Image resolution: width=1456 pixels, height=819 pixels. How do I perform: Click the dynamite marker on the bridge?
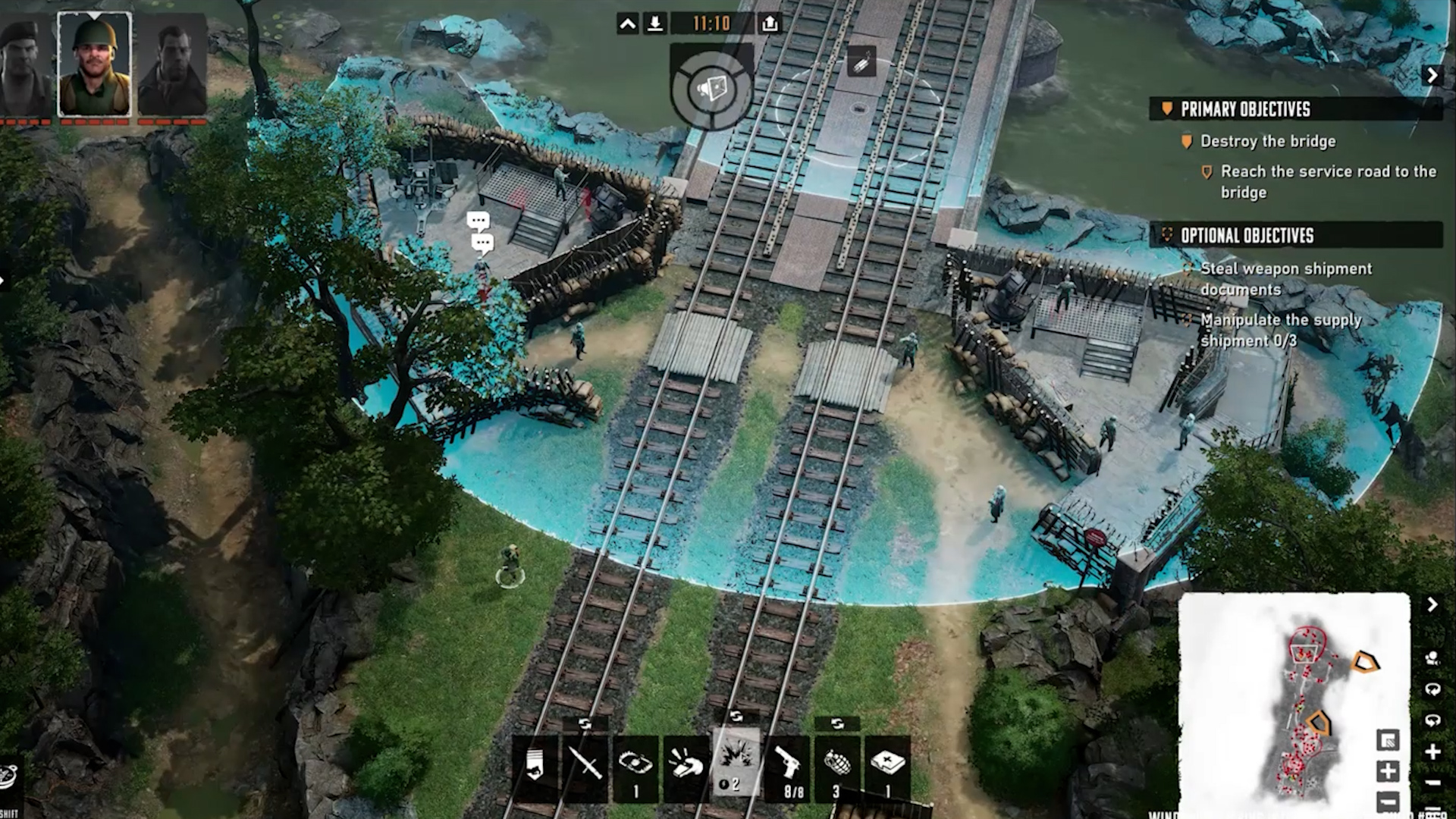[861, 62]
